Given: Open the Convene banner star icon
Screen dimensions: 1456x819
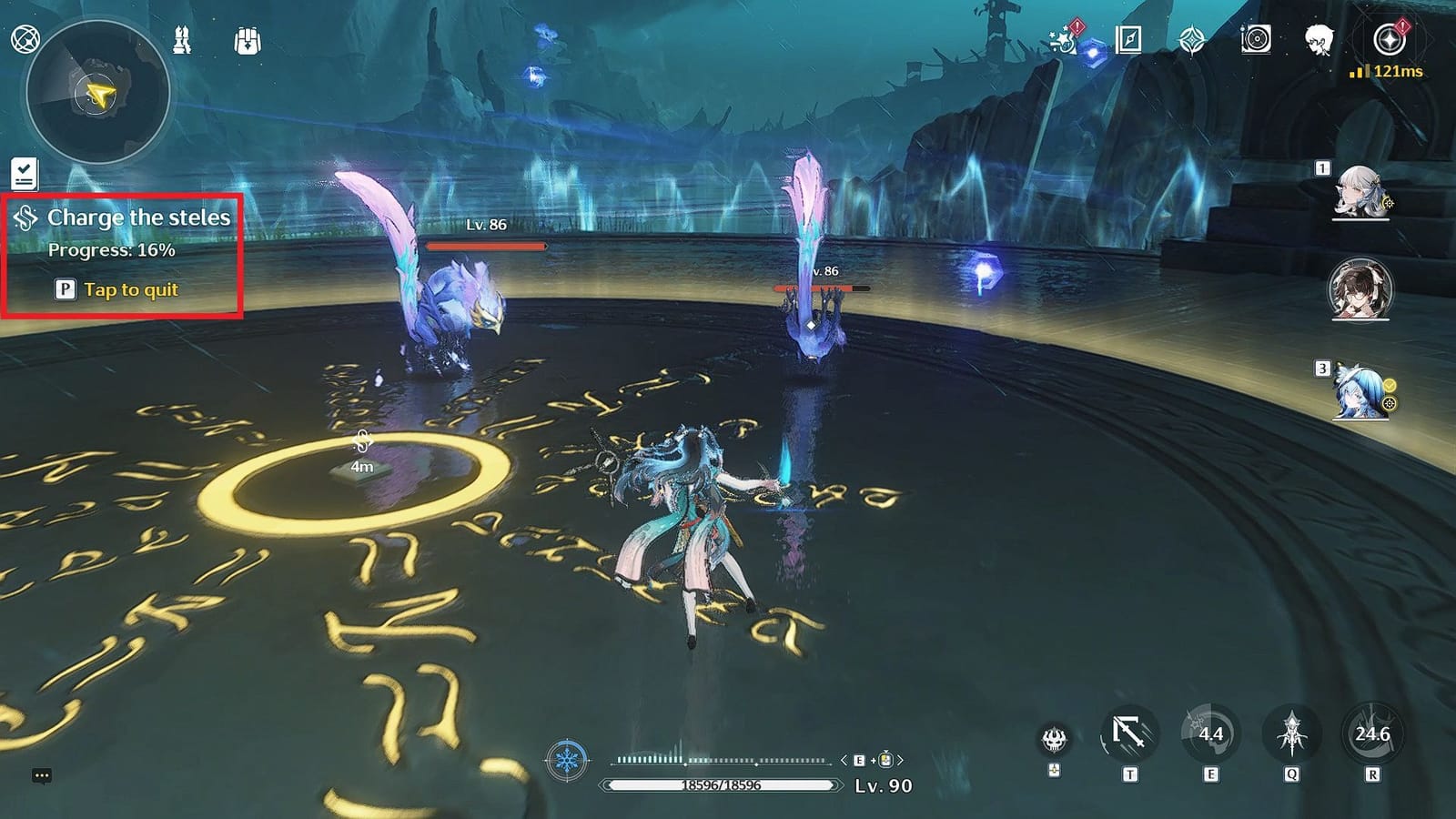Looking at the screenshot, I should pos(1191,38).
